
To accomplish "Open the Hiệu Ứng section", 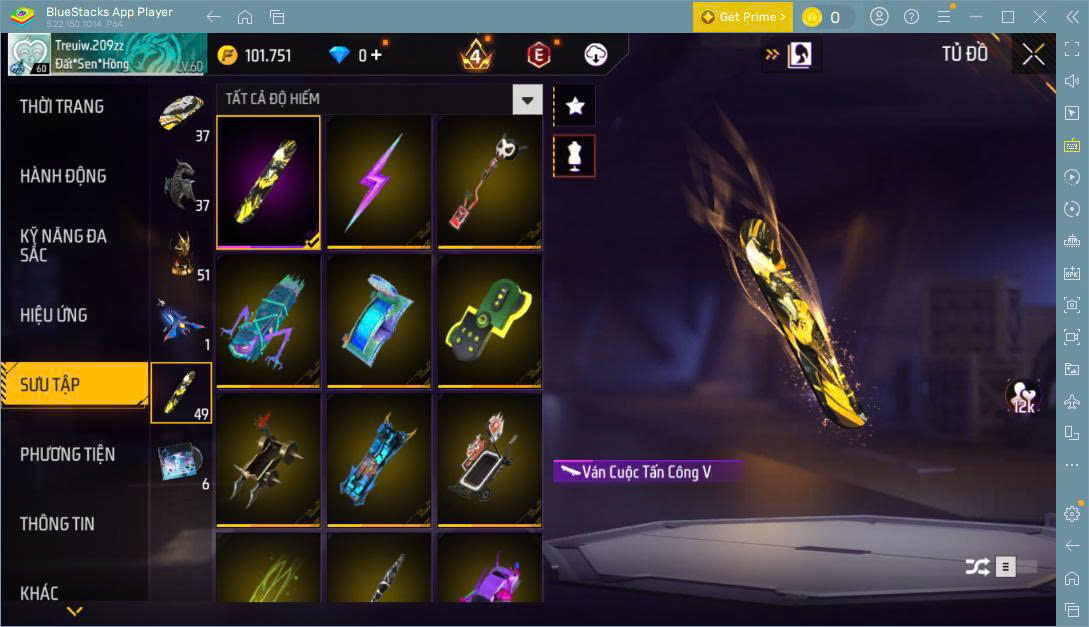I will coord(54,315).
